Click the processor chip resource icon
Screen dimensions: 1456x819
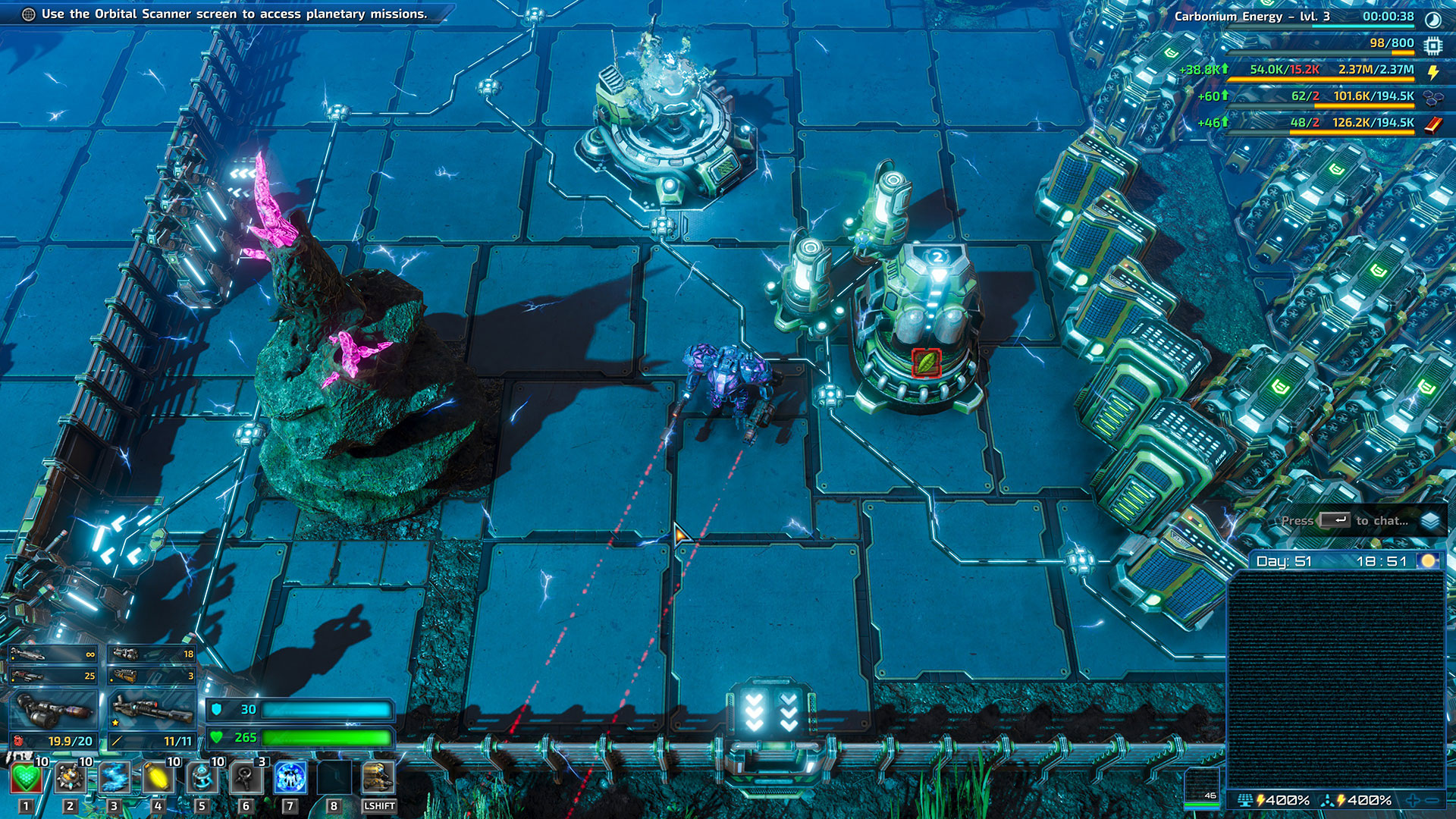pyautogui.click(x=1432, y=45)
